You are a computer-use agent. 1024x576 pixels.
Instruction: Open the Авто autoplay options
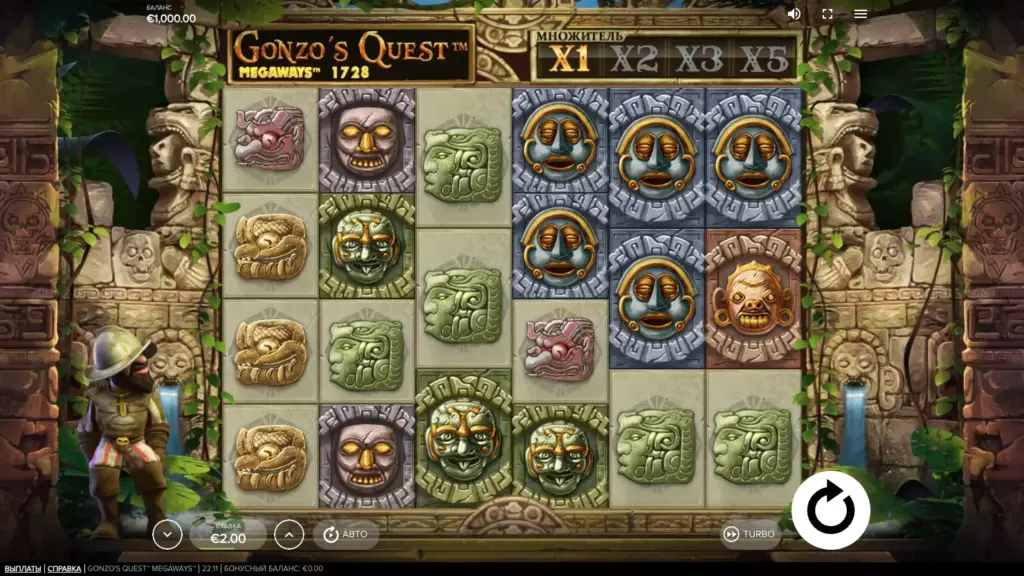point(346,534)
